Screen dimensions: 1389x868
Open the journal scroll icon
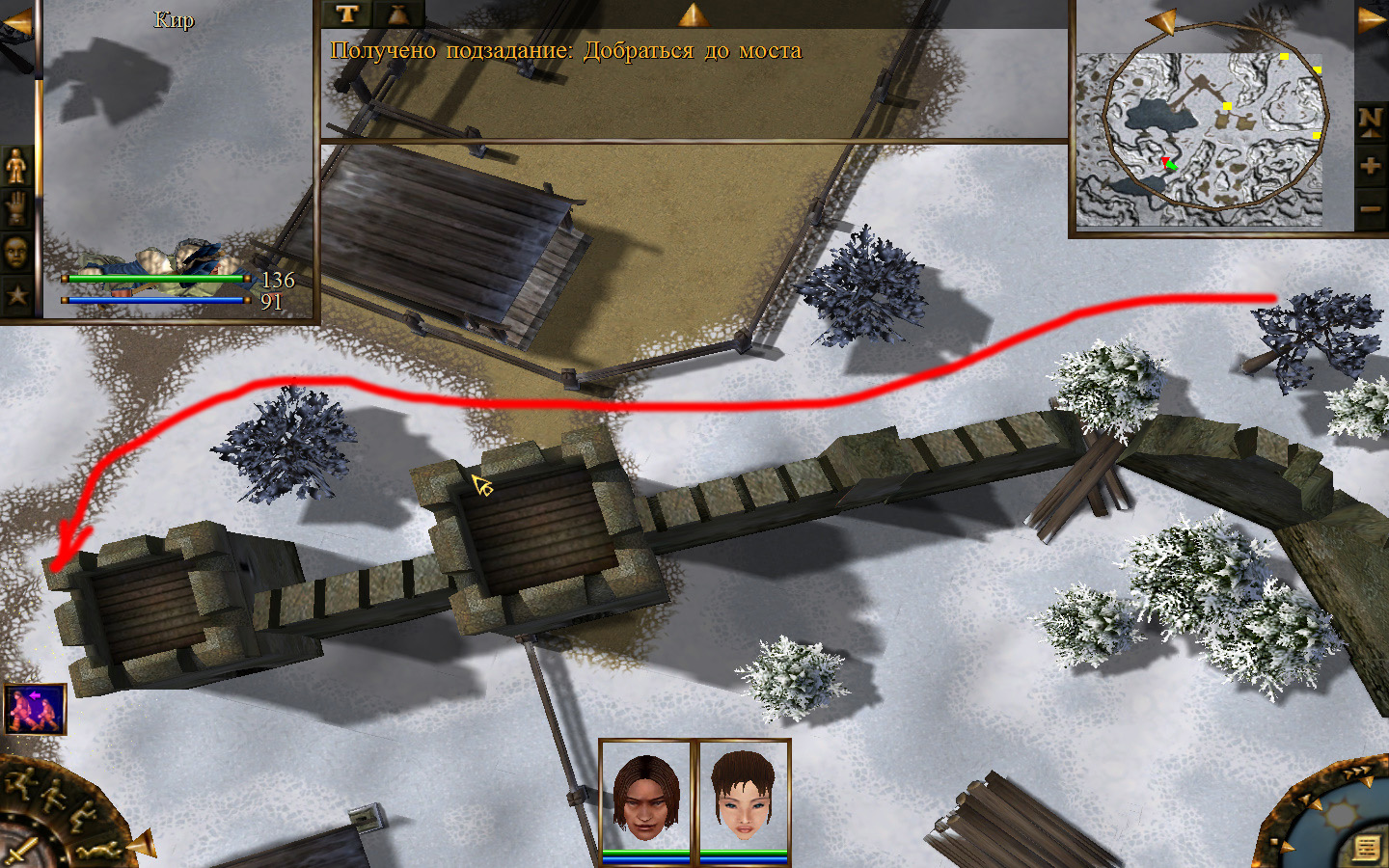point(1366,847)
